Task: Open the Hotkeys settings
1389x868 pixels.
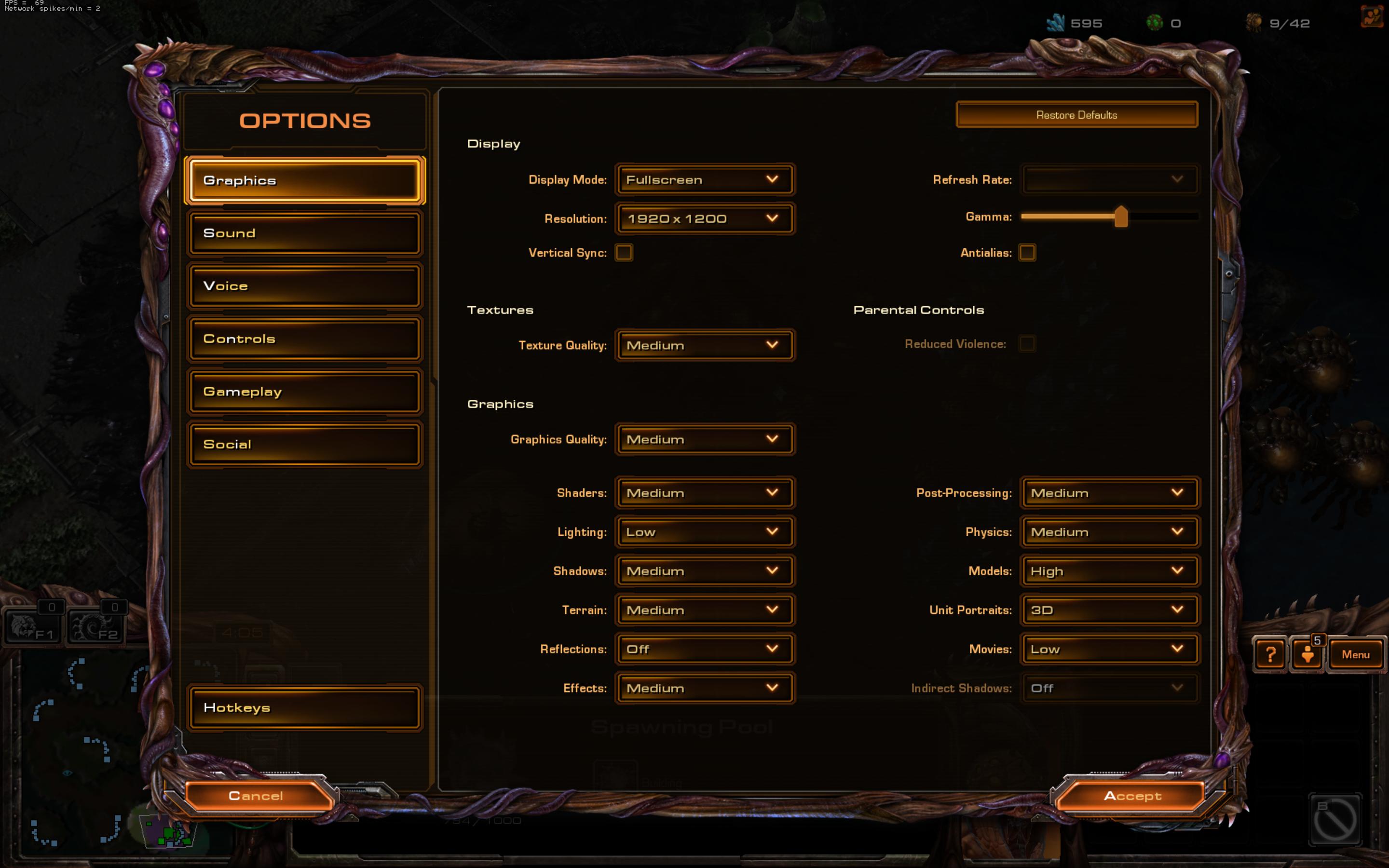Action: (304, 708)
